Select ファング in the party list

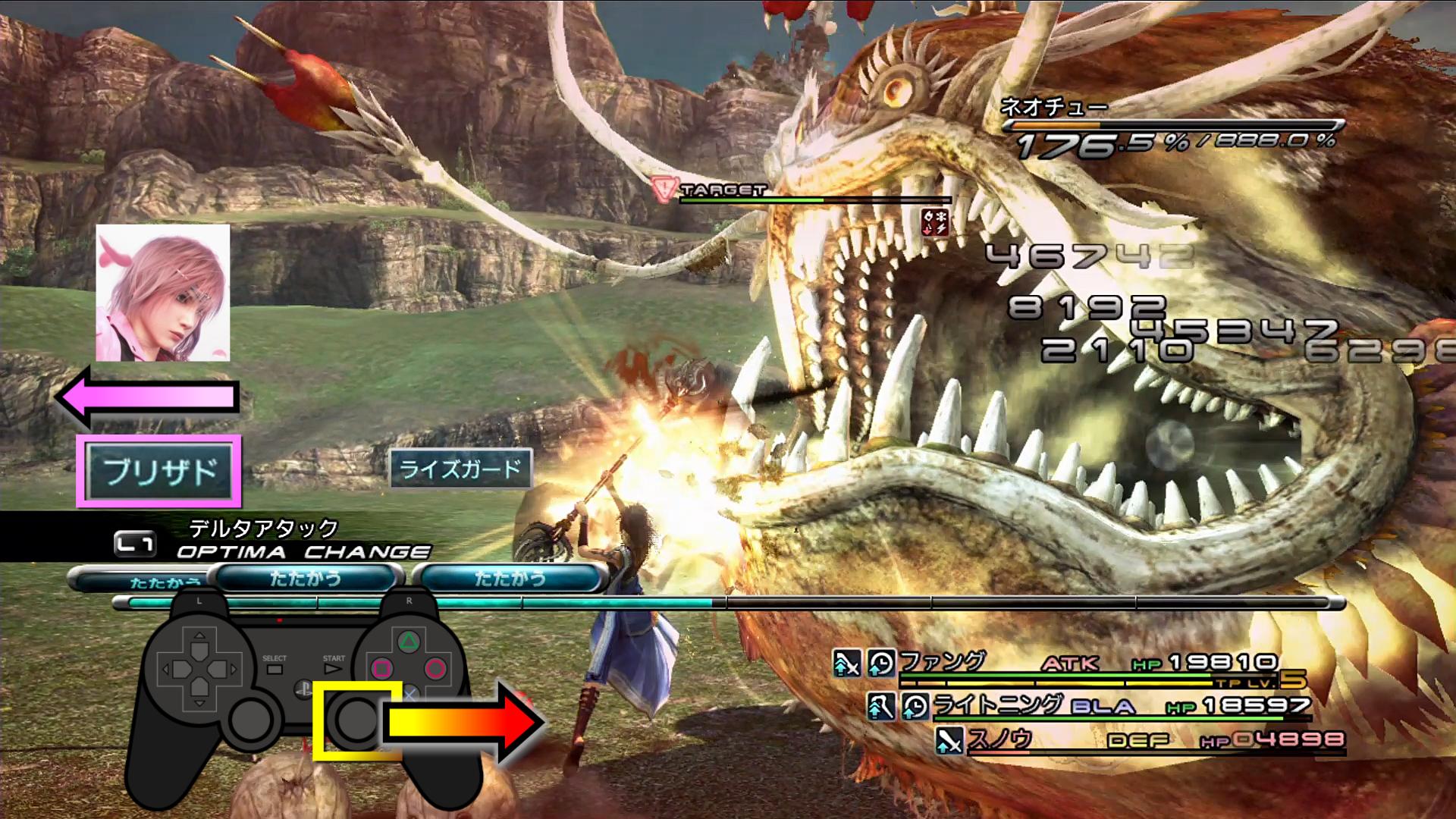pyautogui.click(x=942, y=662)
